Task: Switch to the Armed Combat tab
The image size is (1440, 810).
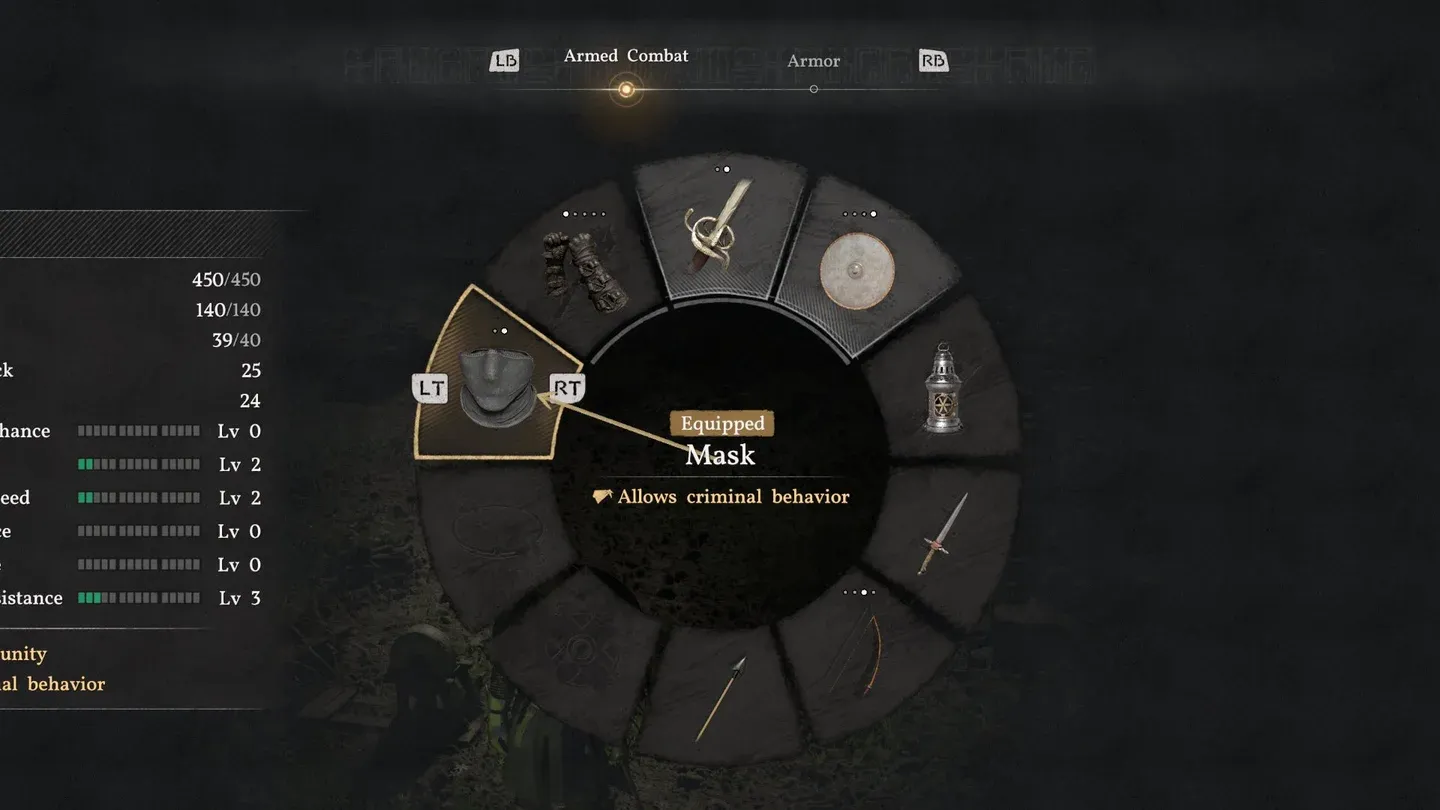Action: [626, 56]
